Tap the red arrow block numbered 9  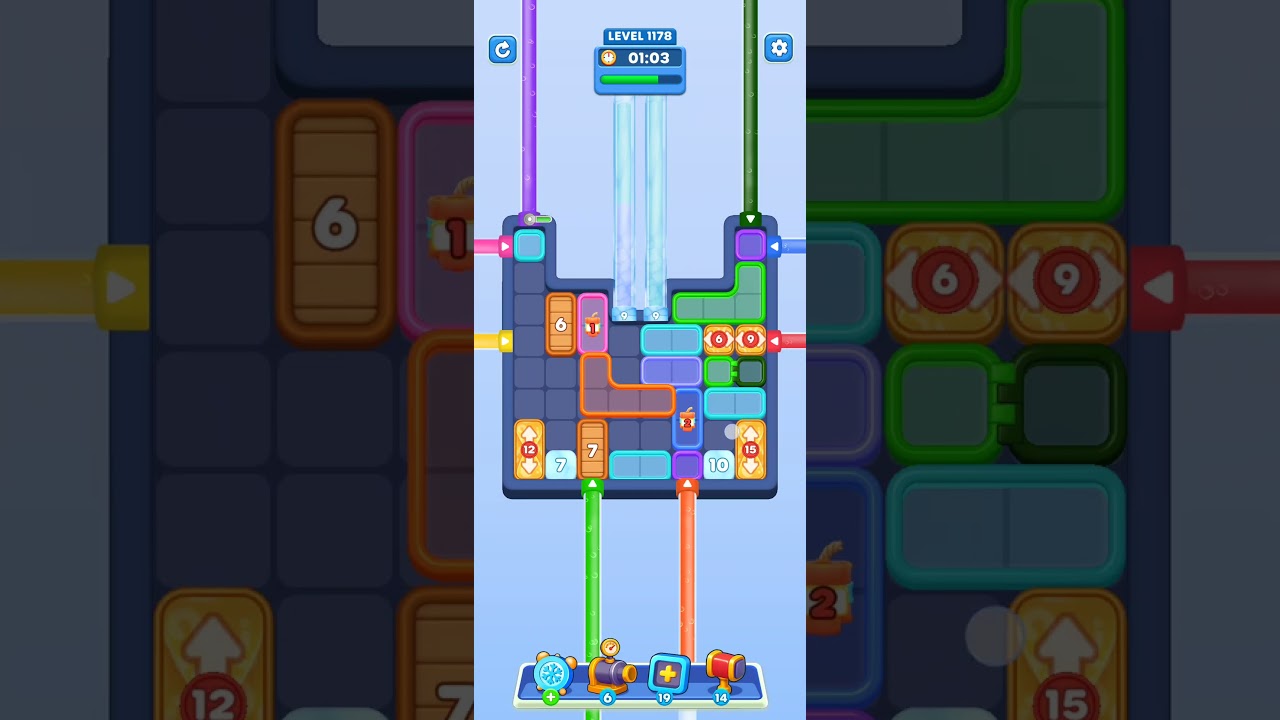pyautogui.click(x=748, y=340)
